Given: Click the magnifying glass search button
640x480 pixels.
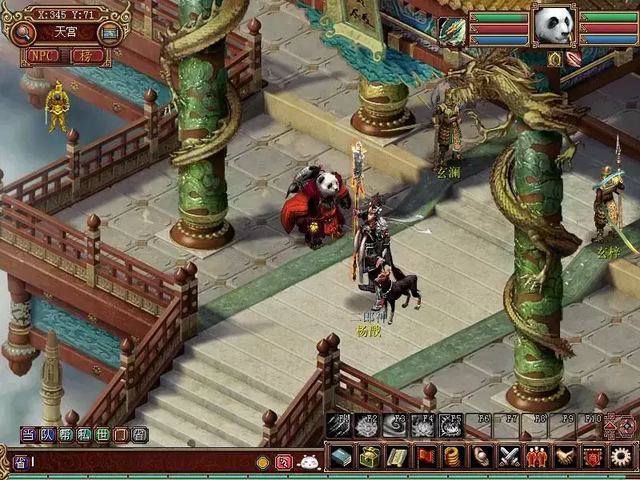Looking at the screenshot, I should (x=22, y=33).
